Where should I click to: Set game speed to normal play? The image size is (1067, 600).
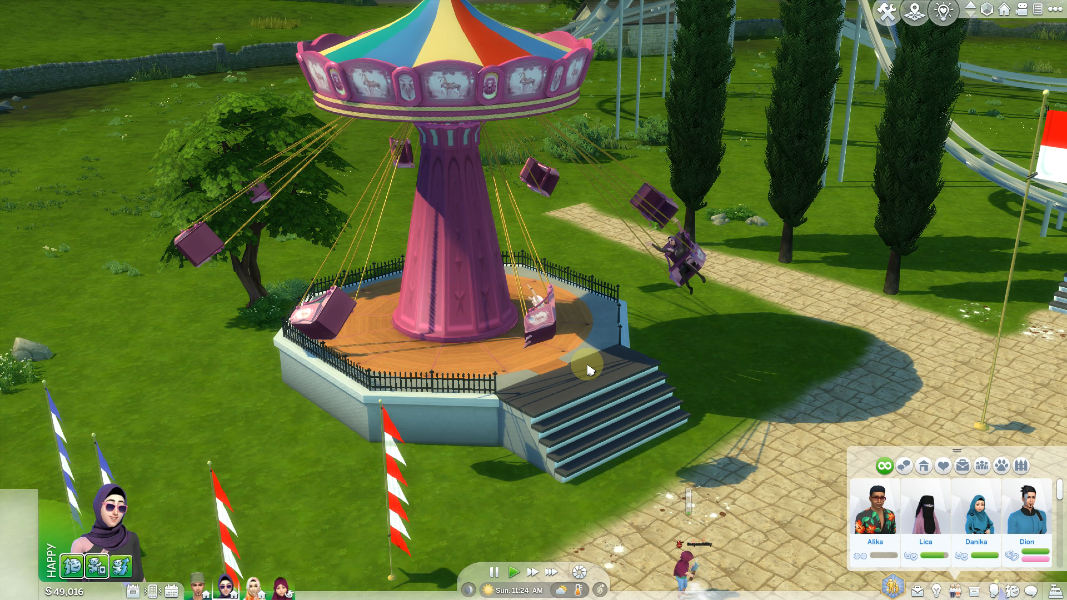pyautogui.click(x=513, y=572)
